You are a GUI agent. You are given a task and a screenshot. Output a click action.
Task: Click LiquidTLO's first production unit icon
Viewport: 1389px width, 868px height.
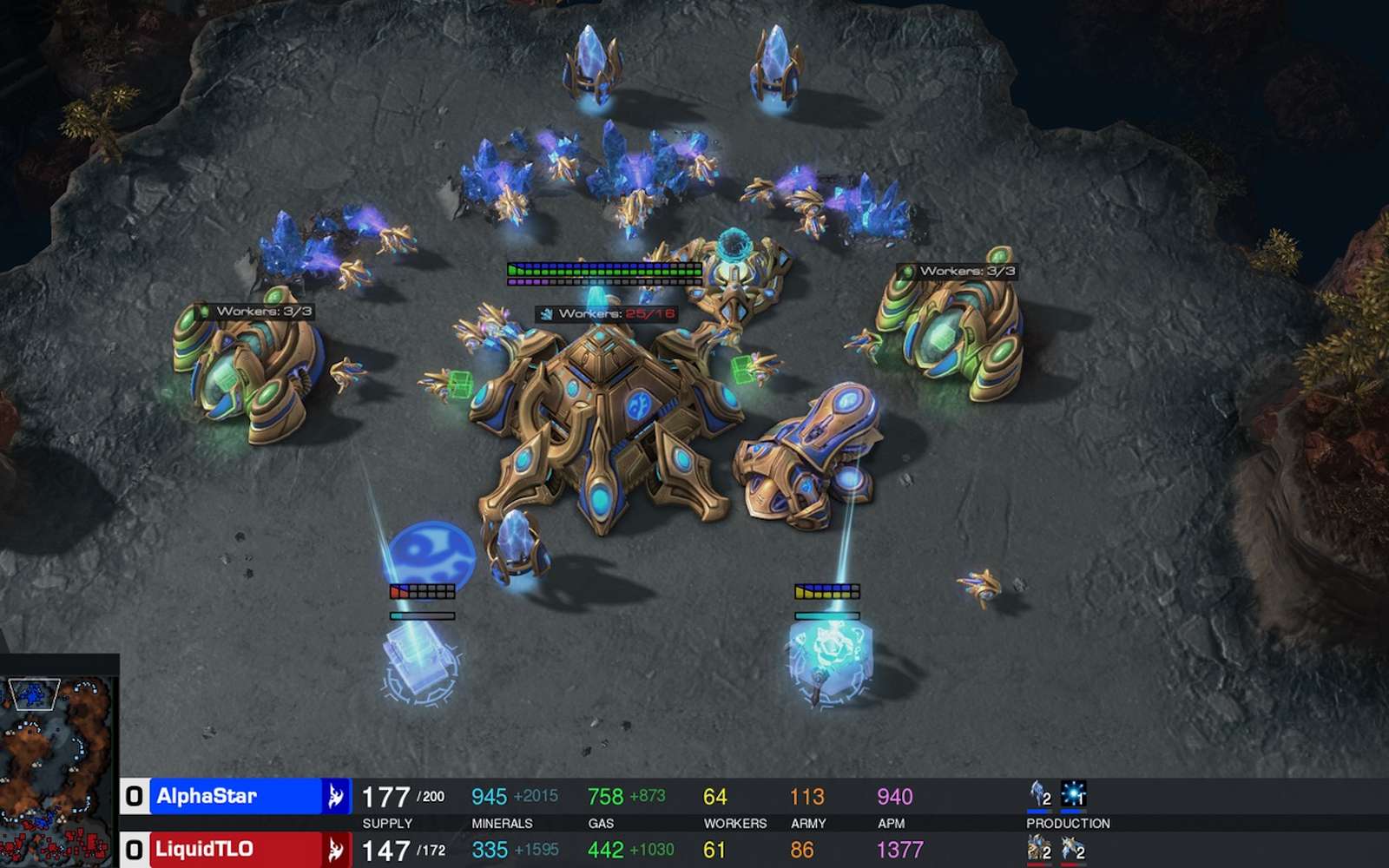coord(1039,849)
